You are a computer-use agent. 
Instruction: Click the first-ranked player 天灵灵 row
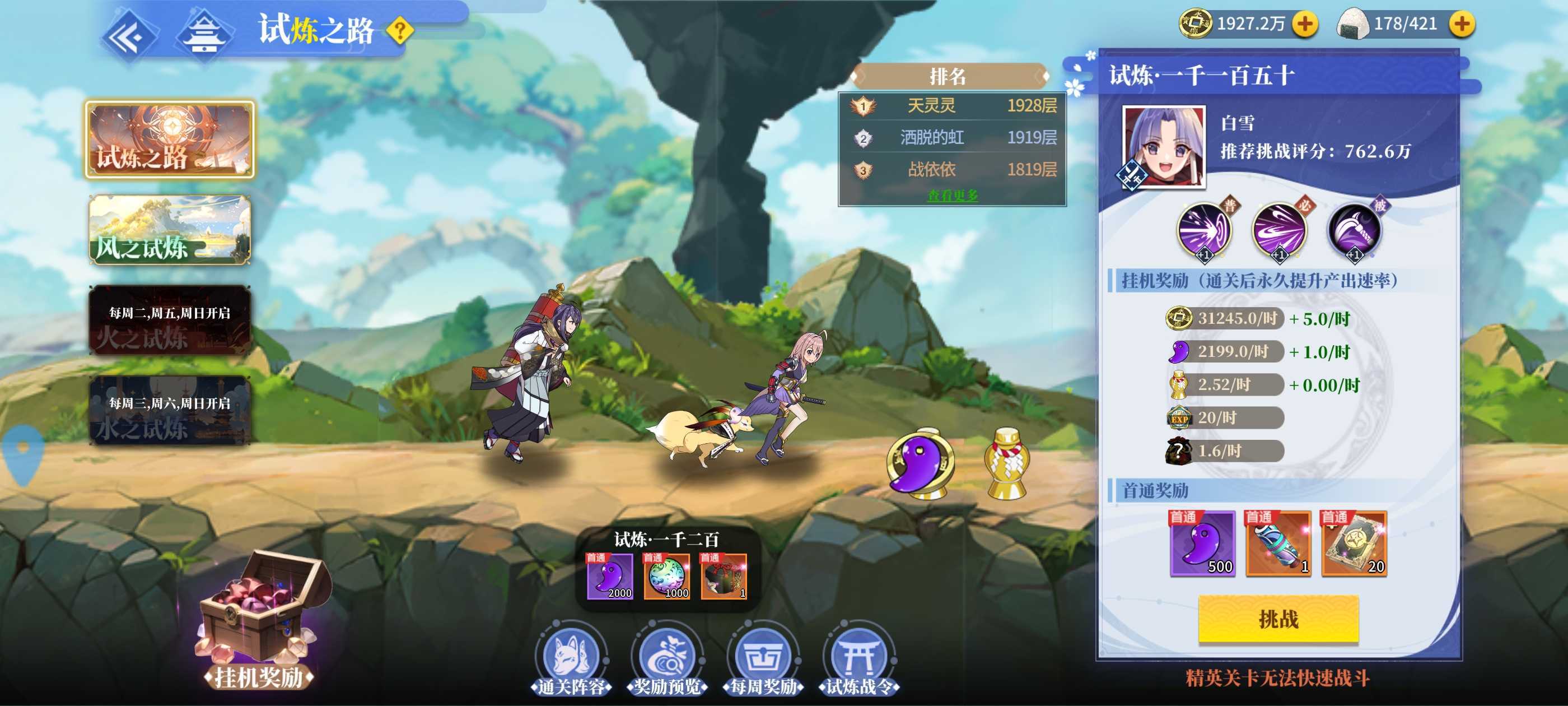pyautogui.click(x=952, y=106)
